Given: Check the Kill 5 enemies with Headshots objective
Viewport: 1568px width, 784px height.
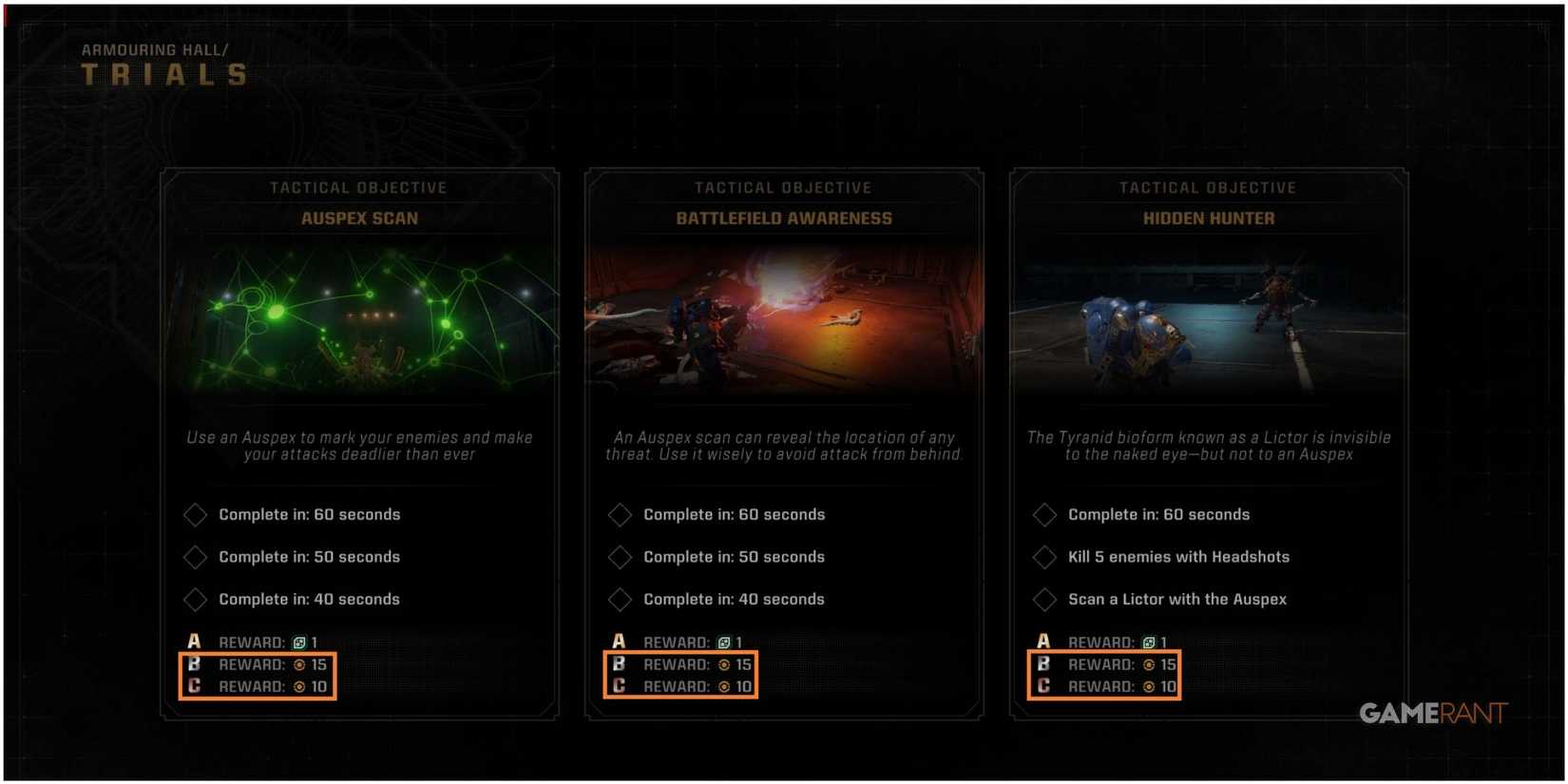Looking at the screenshot, I should click(1044, 557).
